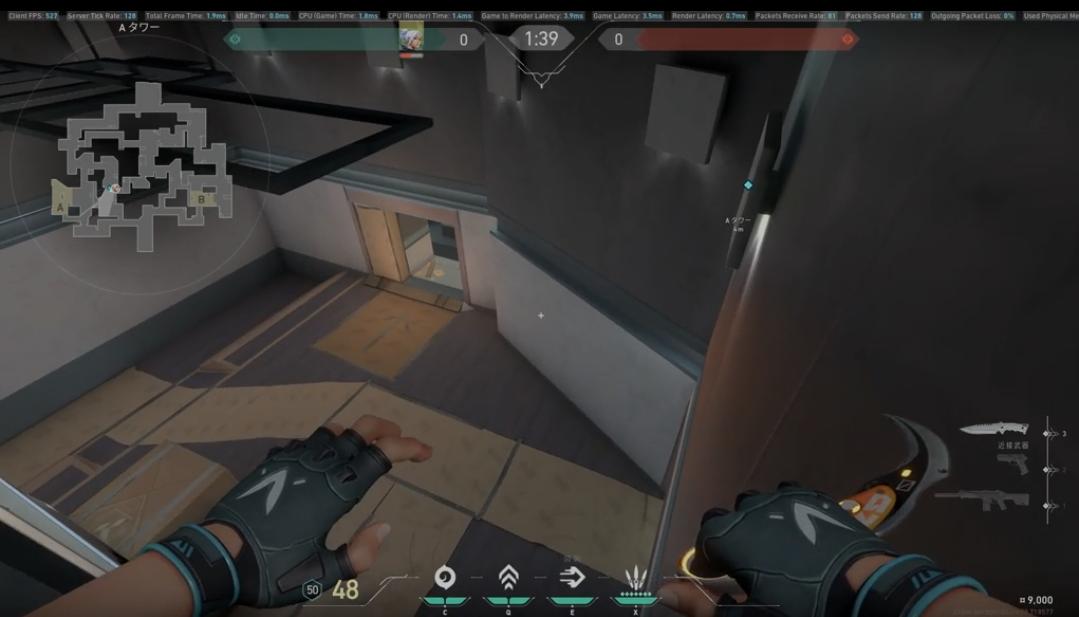Click the A site marker on the minimap
Screen dimensions: 1079x617
(61, 208)
